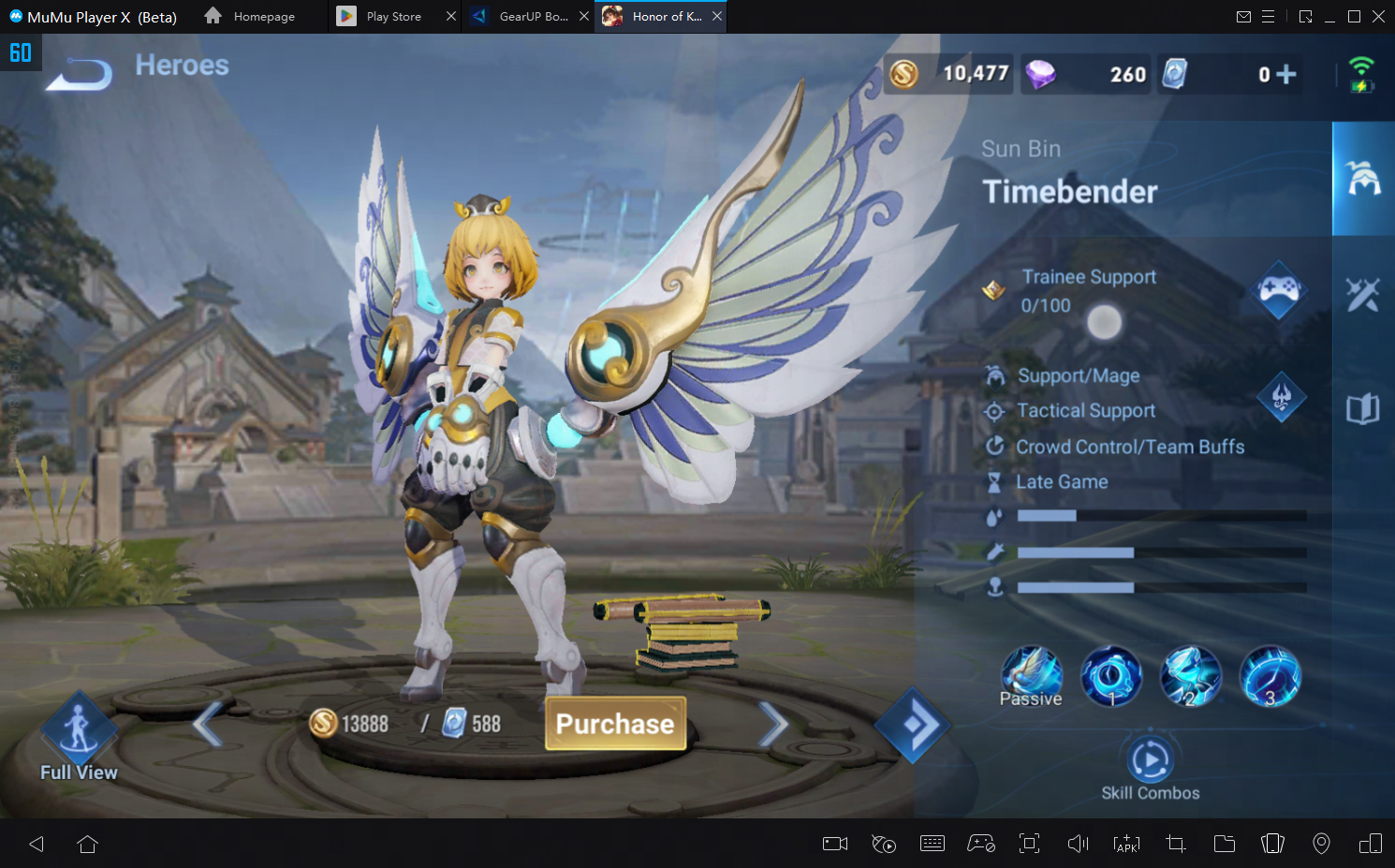Play the Skill Combos video
1395x868 pixels.
click(x=1150, y=760)
